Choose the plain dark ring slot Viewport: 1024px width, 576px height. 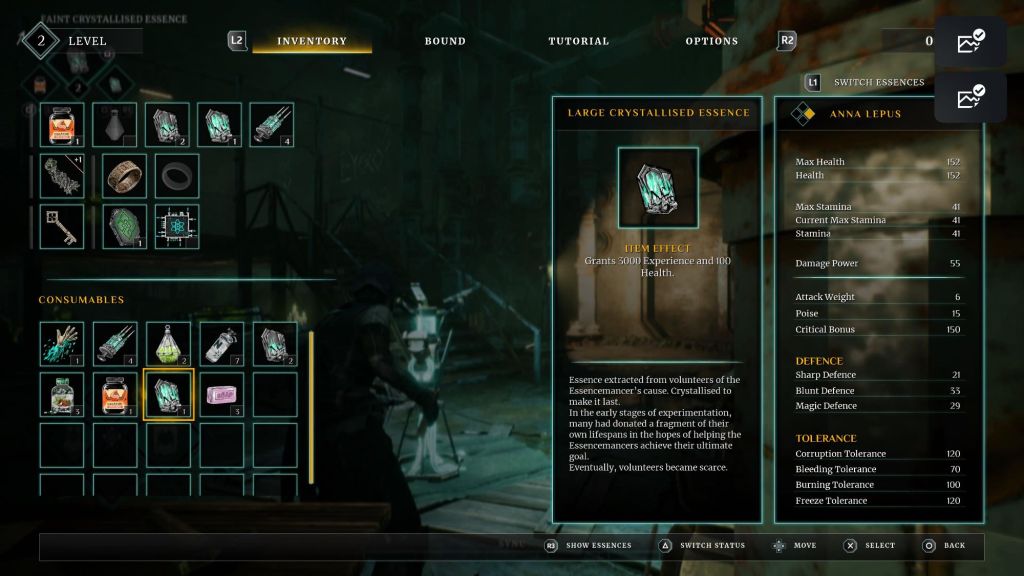(177, 175)
